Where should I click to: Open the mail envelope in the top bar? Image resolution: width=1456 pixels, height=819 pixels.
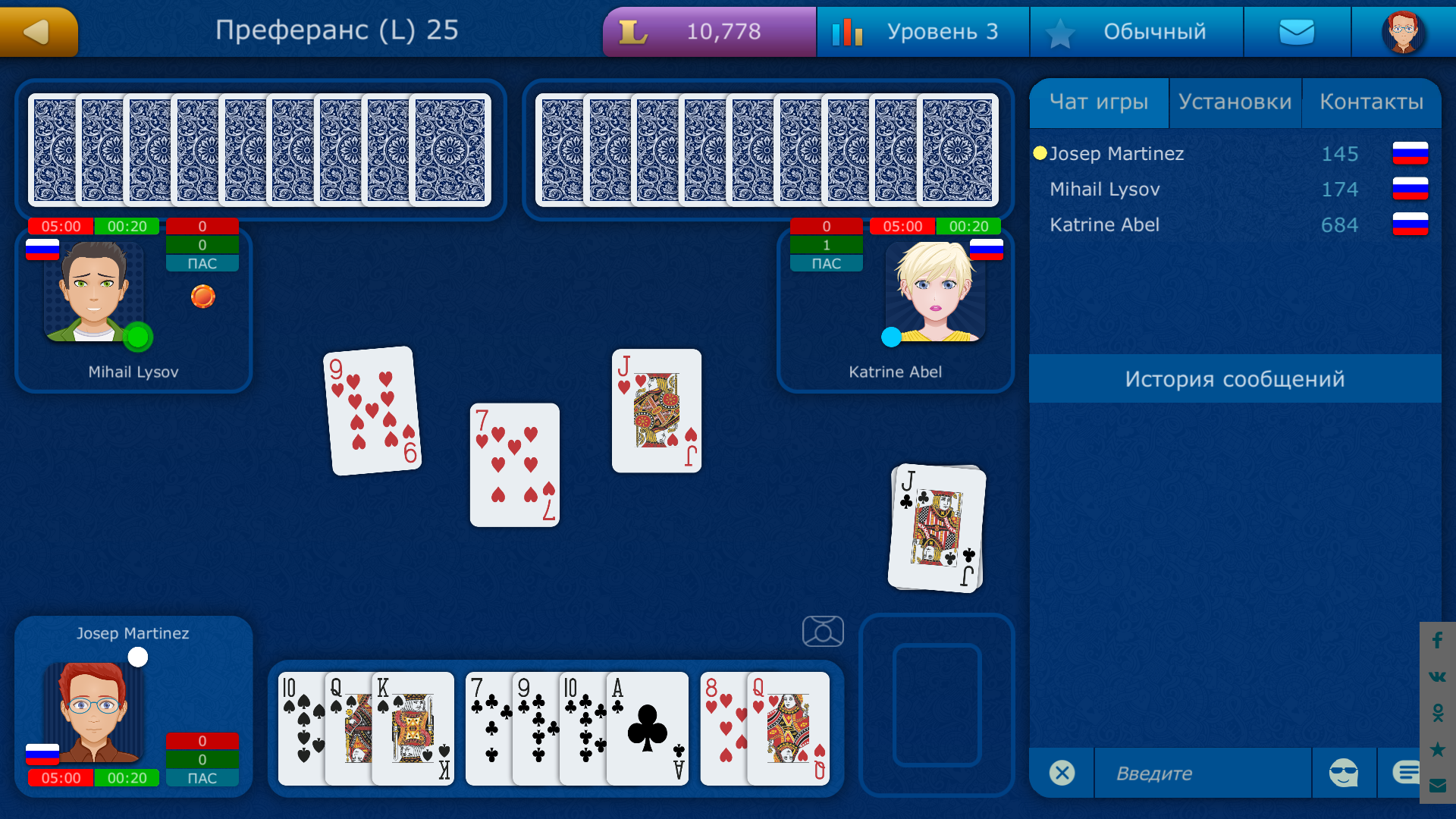pos(1297,32)
